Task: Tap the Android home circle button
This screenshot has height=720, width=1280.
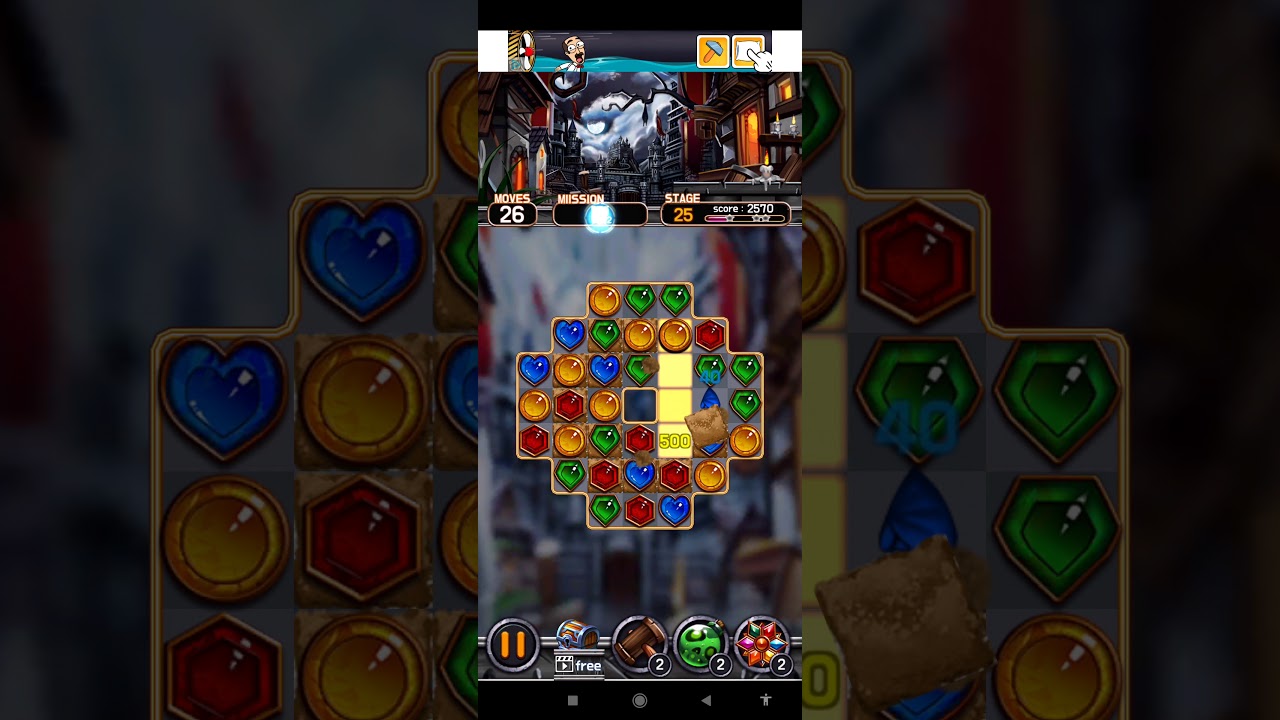Action: 640,700
